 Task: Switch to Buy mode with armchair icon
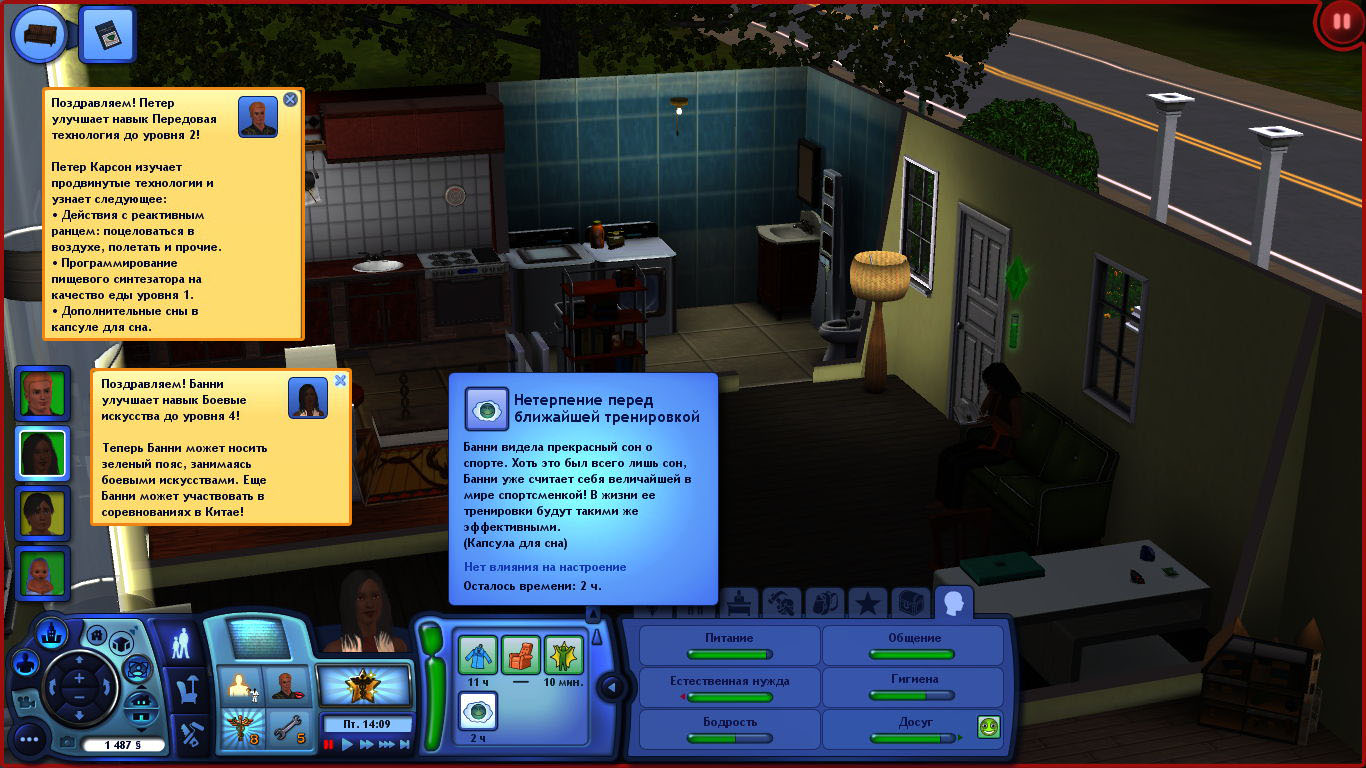pos(188,688)
